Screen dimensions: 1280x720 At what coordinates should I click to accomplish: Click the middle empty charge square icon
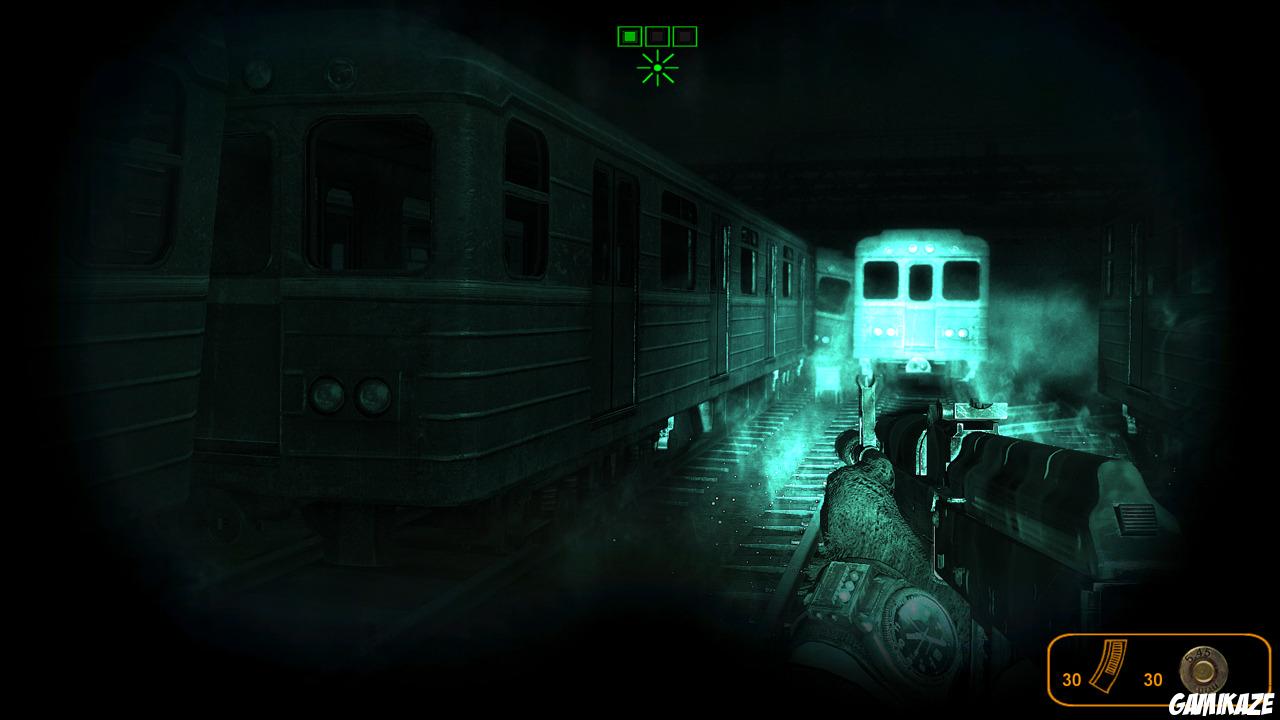pyautogui.click(x=657, y=36)
